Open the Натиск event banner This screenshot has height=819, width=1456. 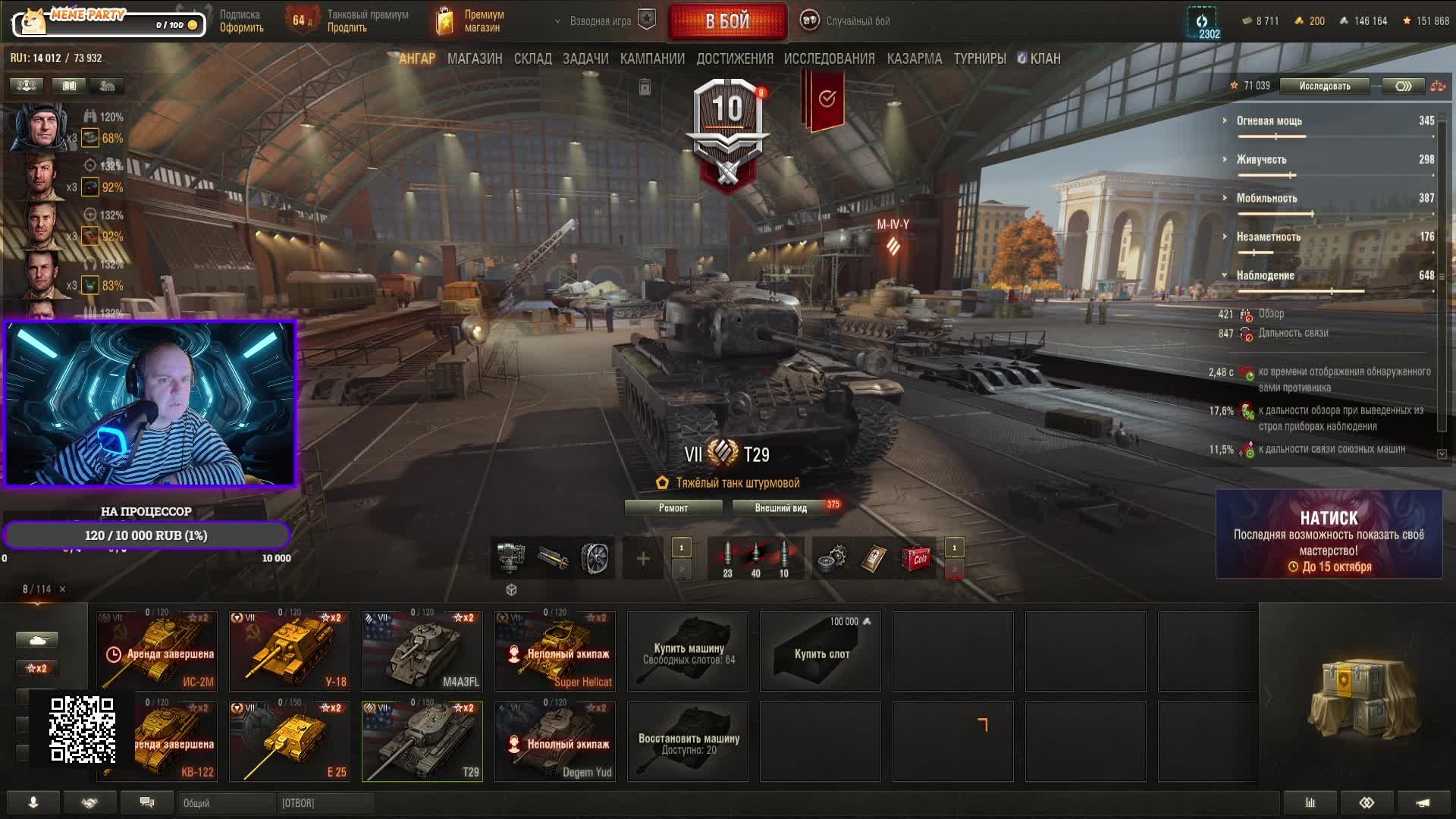(x=1329, y=535)
